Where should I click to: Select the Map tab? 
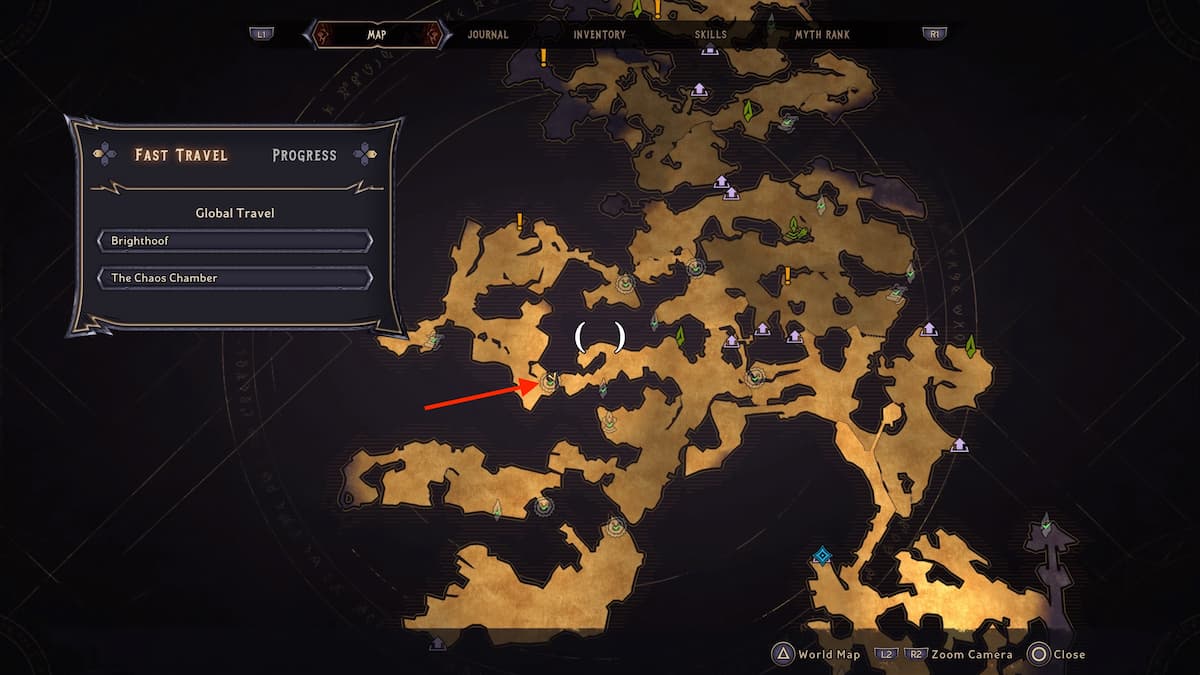(x=377, y=34)
